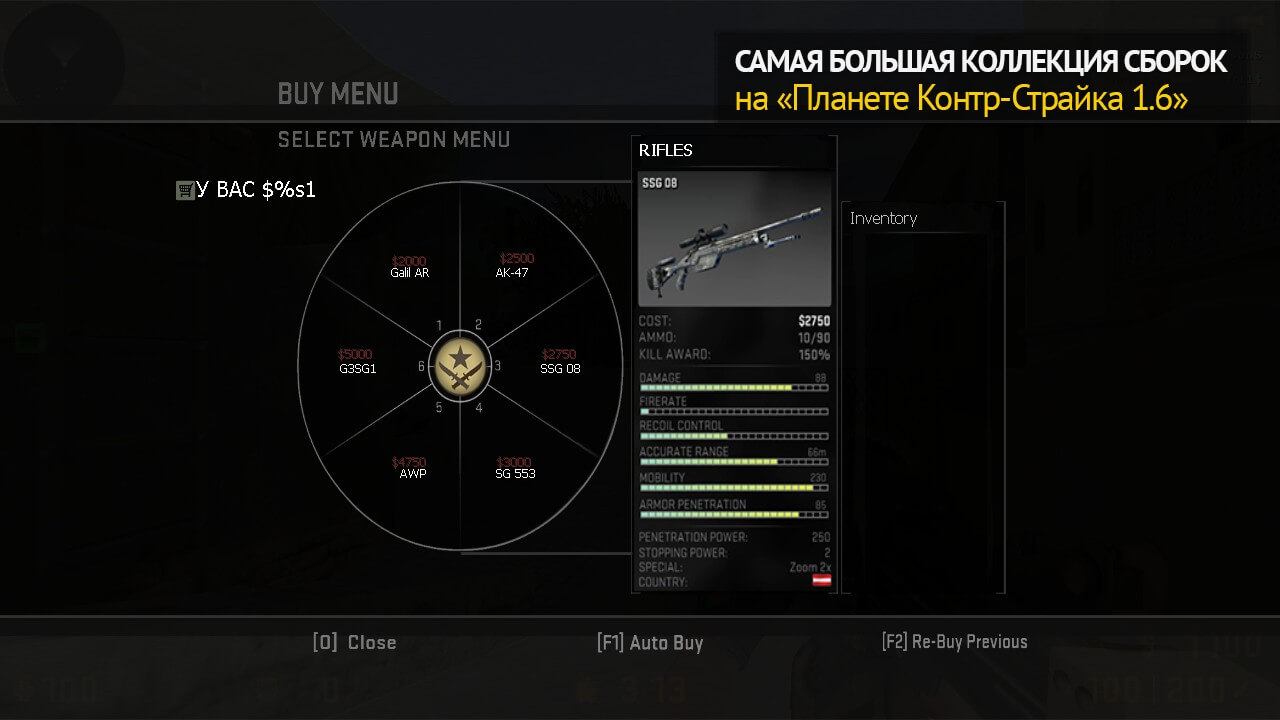1280x720 pixels.
Task: Activate the Auto Buy option
Action: point(650,643)
